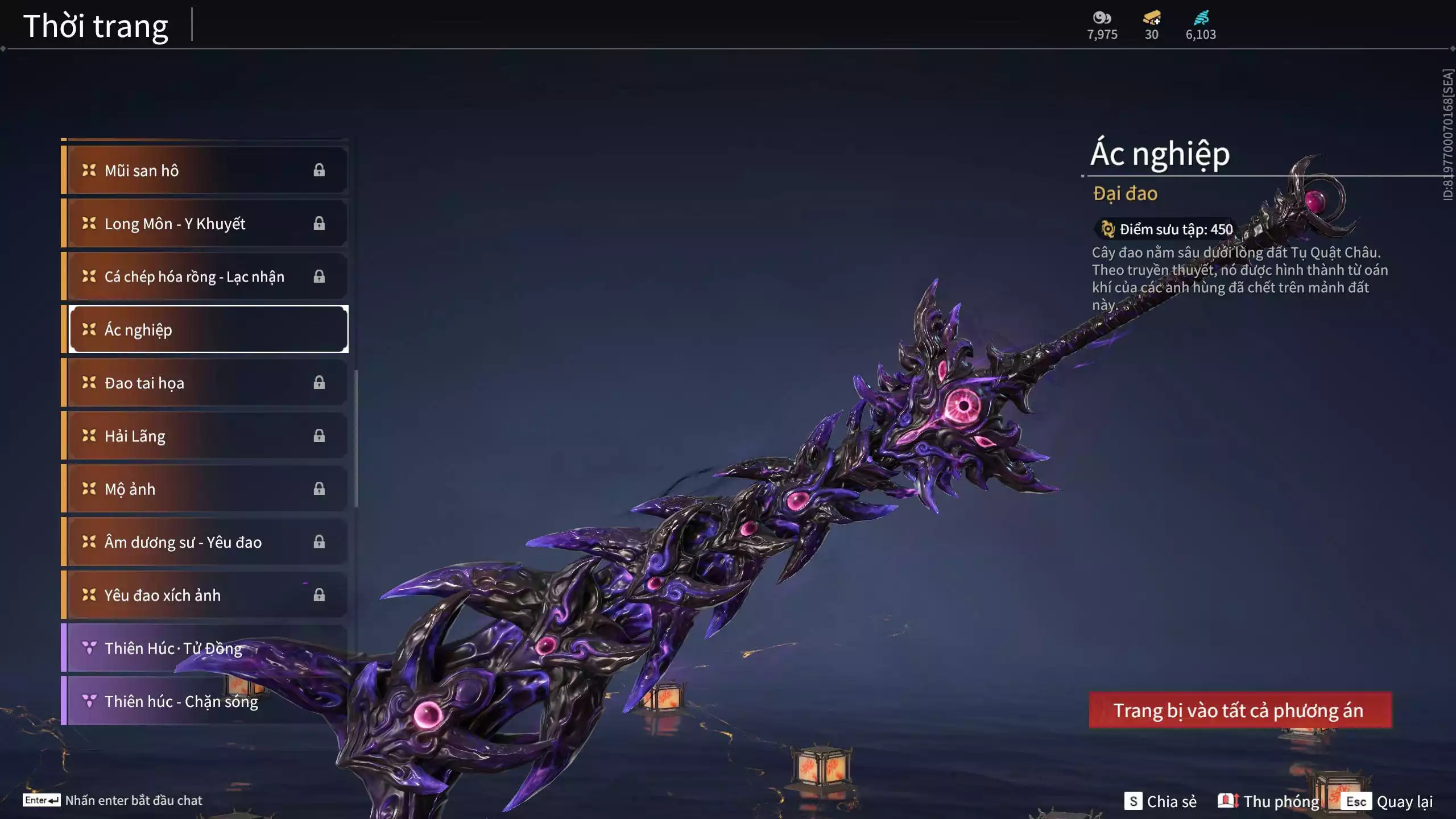1456x819 pixels.
Task: Toggle the lock icon on Mũi san hô
Action: point(319,169)
